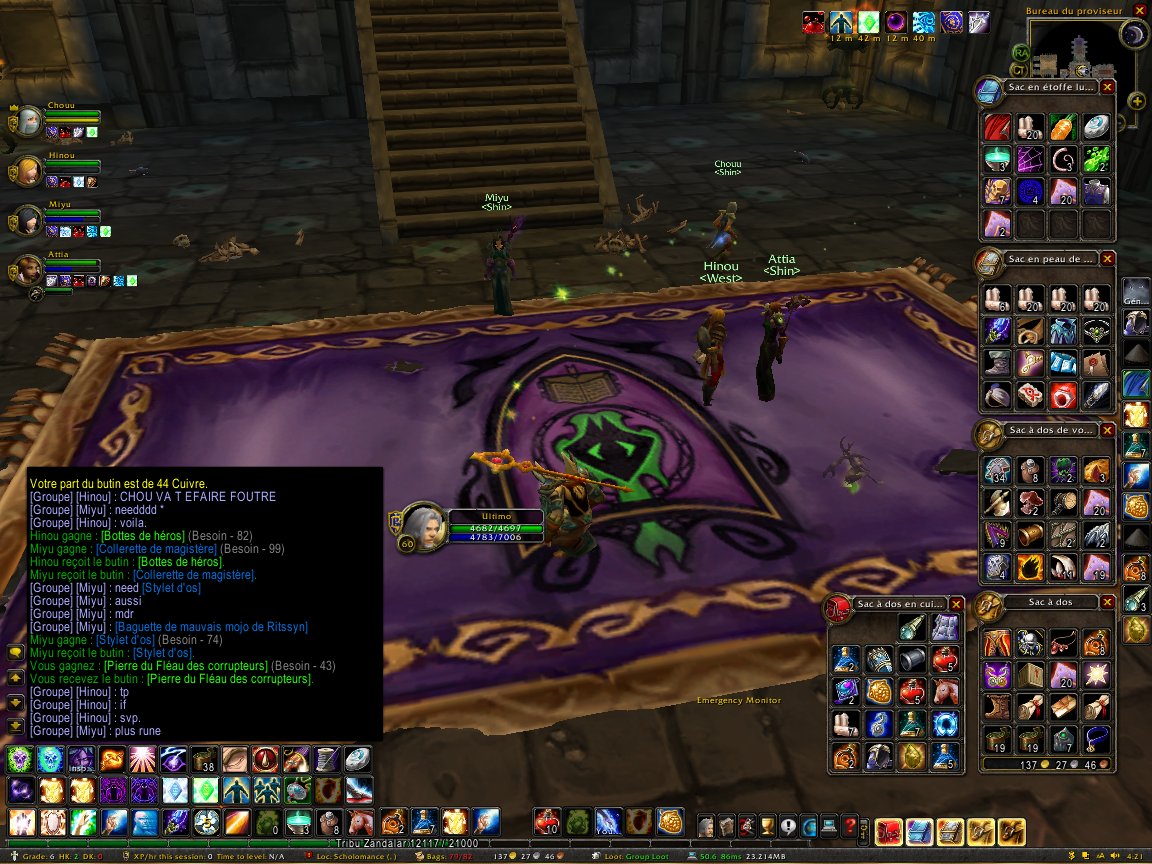Viewport: 1152px width, 864px height.
Task: Use the horse mount action button
Action: point(359,822)
